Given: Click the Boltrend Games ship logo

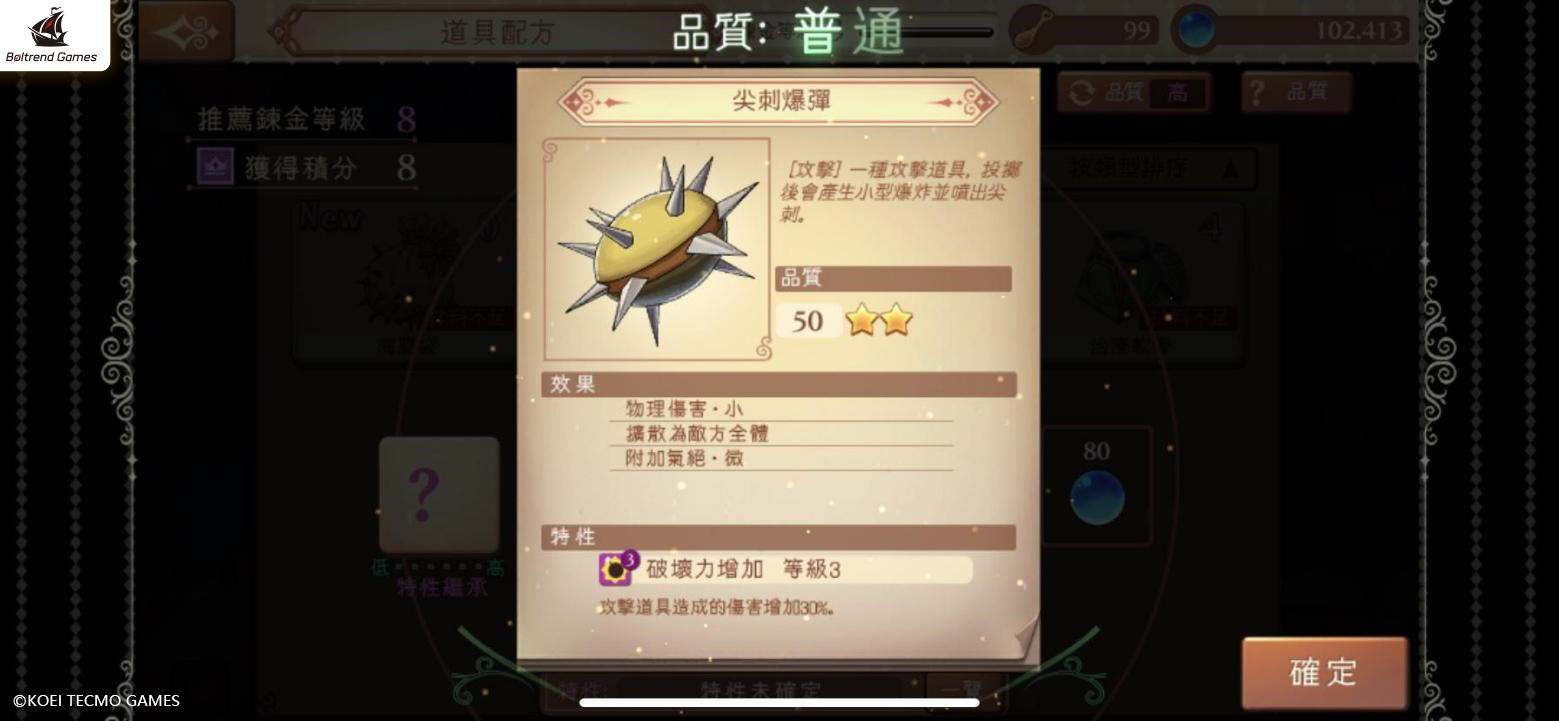Looking at the screenshot, I should 52,30.
